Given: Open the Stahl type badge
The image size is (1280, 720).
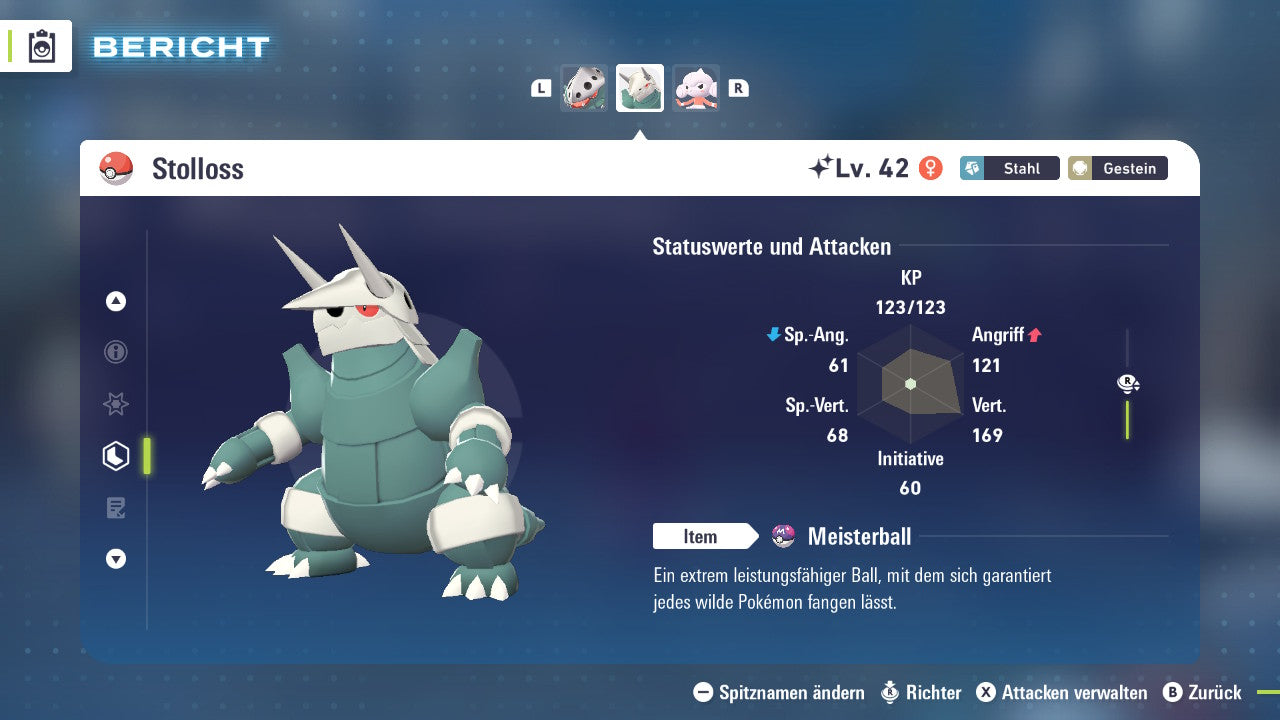Looking at the screenshot, I should (x=1009, y=168).
